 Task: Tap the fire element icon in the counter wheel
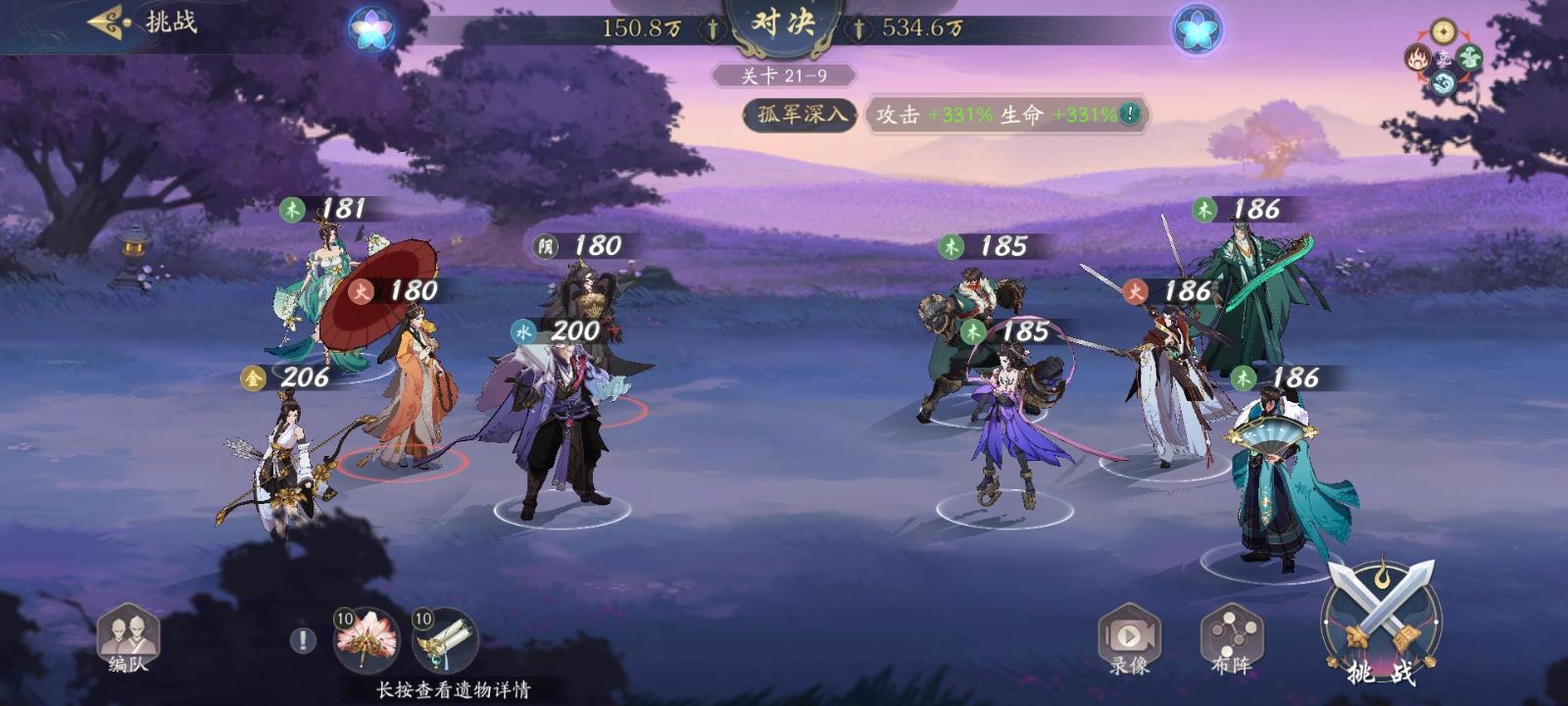pos(1417,59)
